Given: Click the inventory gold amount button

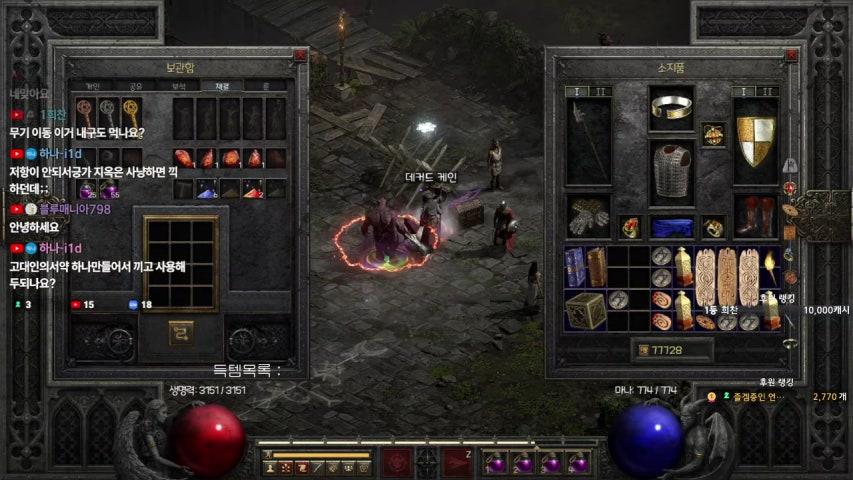Looking at the screenshot, I should [x=643, y=350].
